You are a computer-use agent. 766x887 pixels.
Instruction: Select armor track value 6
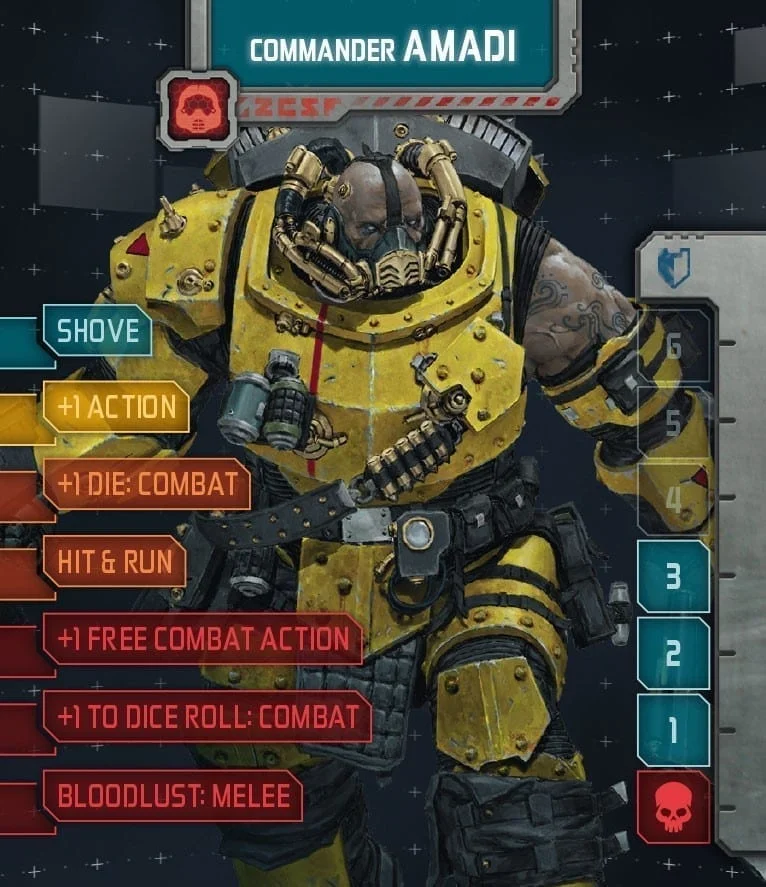[673, 347]
